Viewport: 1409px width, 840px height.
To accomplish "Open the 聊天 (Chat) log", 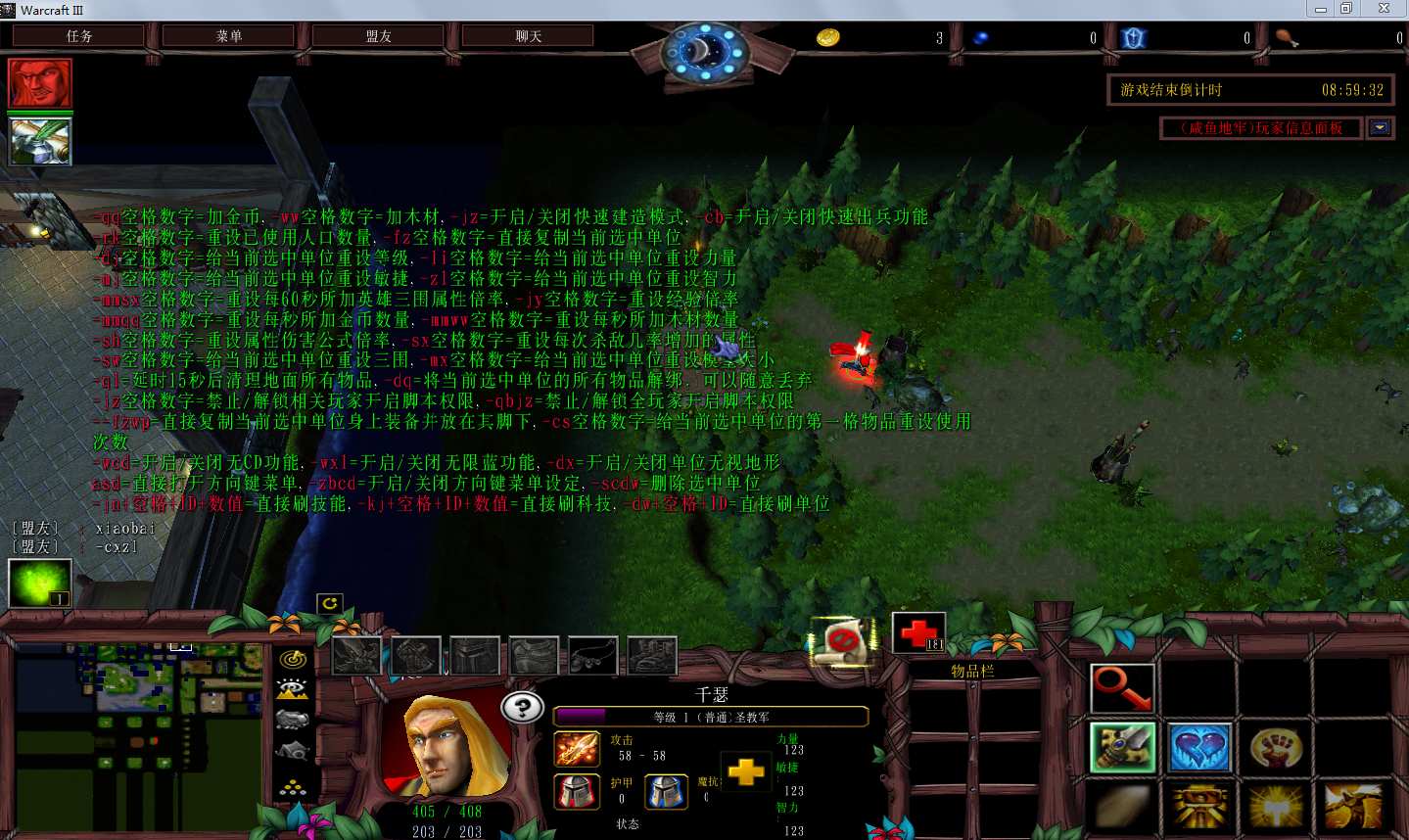I will pos(529,36).
